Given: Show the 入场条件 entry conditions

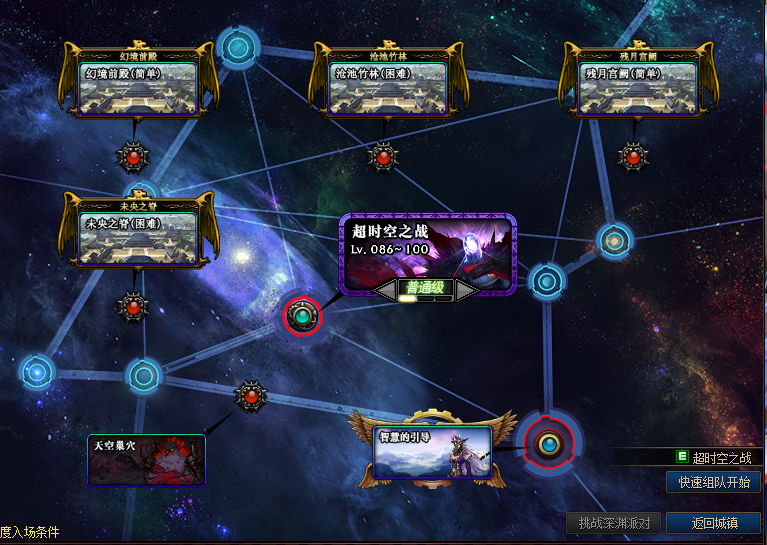Looking at the screenshot, I should (30, 532).
